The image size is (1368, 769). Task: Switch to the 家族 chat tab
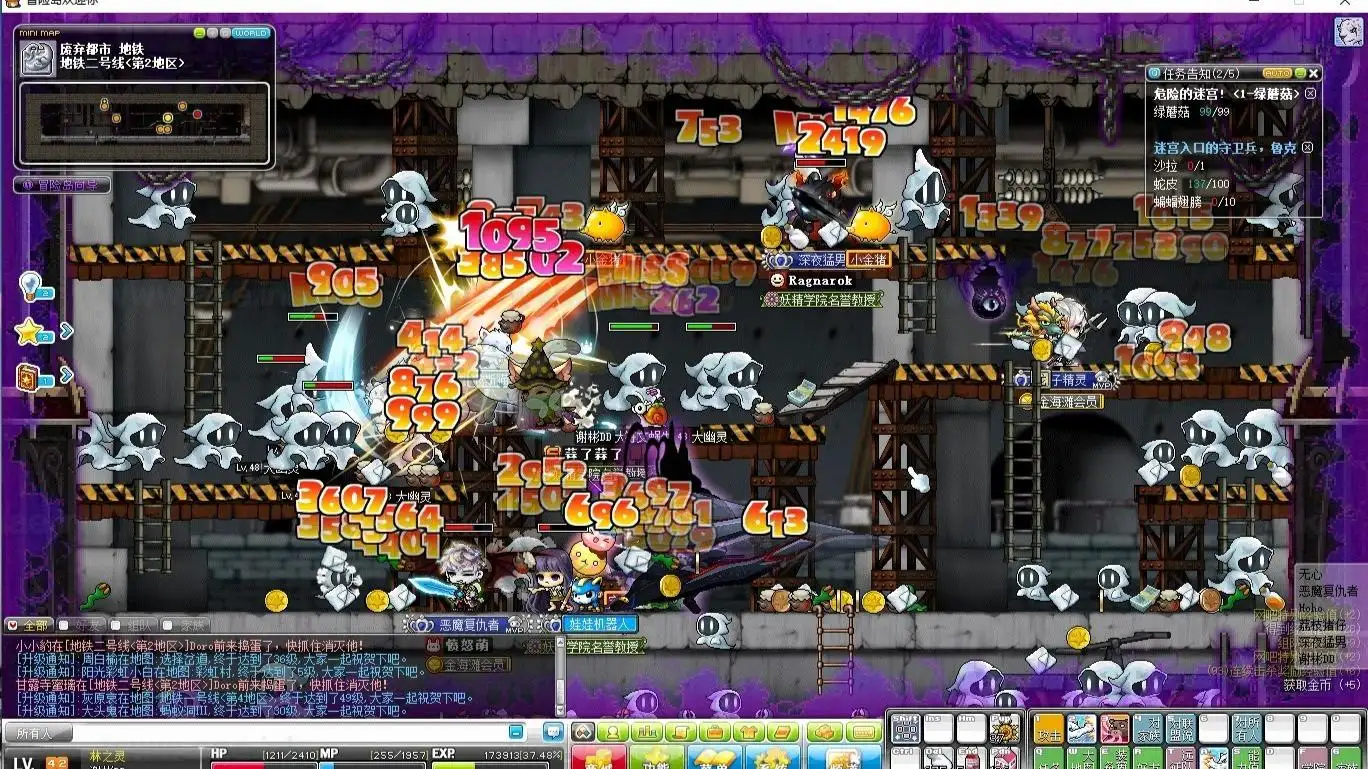184,625
